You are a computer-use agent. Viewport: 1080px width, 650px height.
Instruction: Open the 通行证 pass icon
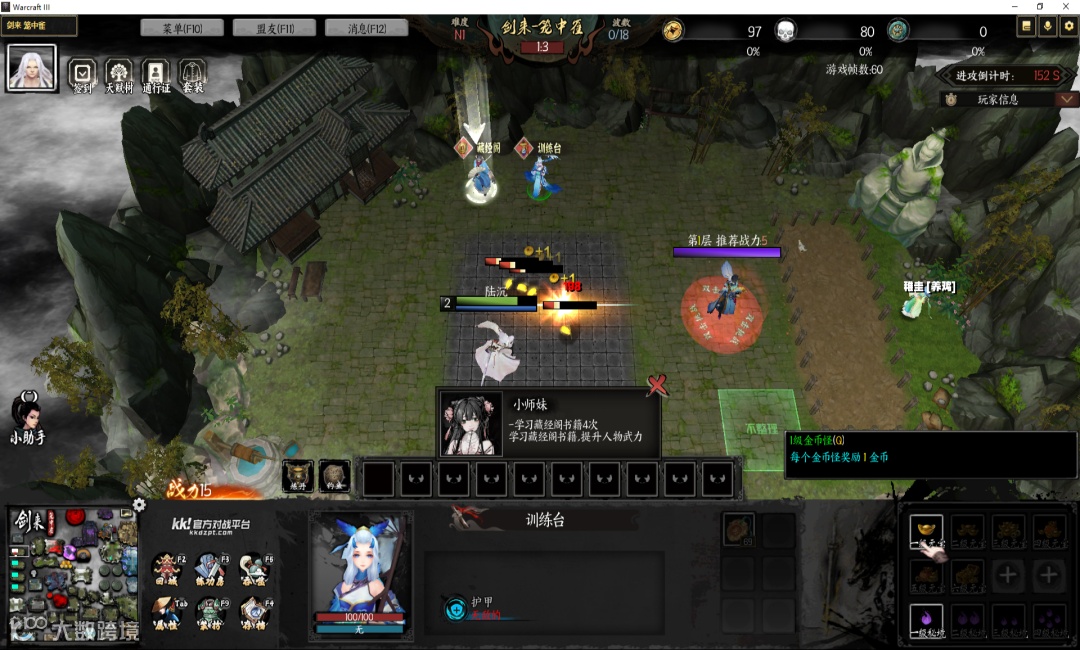tap(155, 72)
